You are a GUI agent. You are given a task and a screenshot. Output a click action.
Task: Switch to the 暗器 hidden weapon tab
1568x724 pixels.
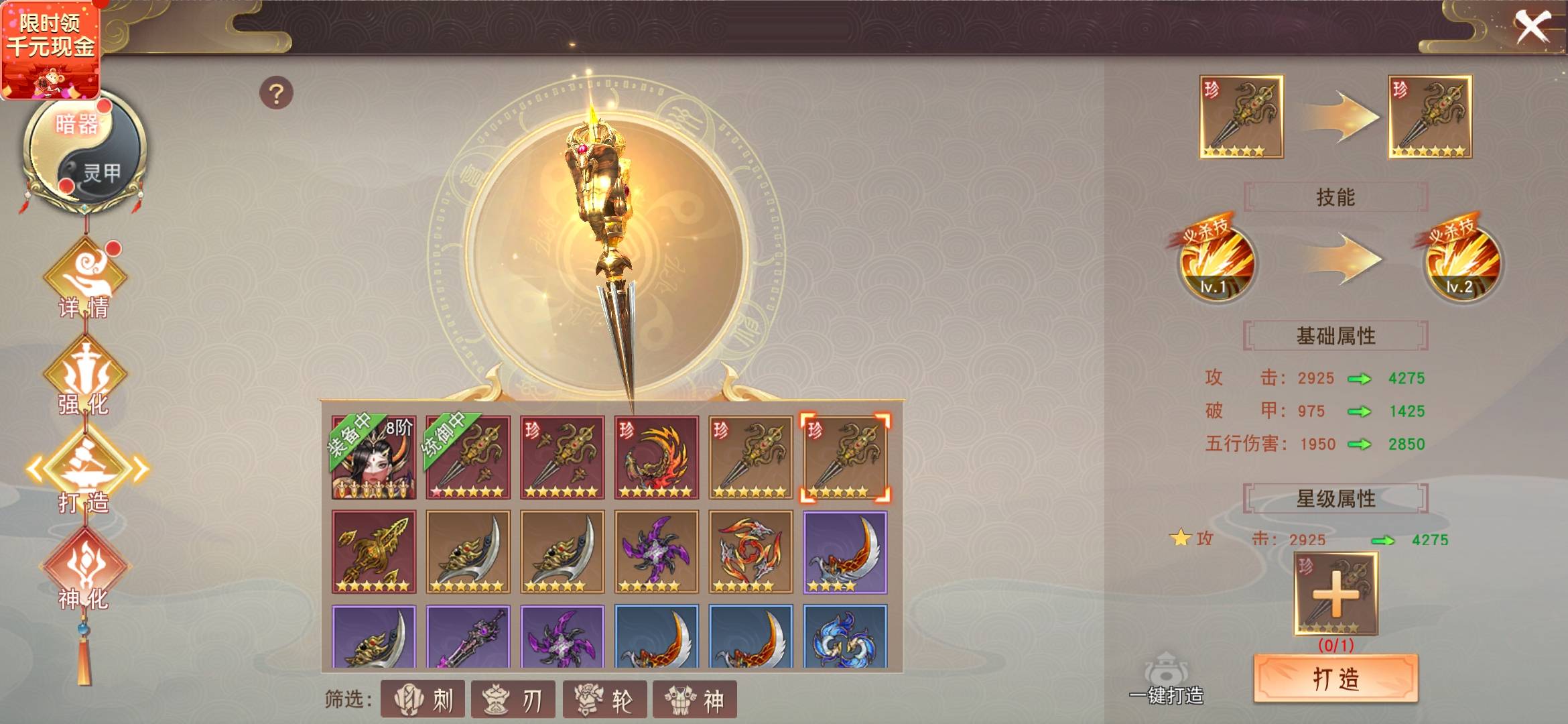click(x=76, y=125)
